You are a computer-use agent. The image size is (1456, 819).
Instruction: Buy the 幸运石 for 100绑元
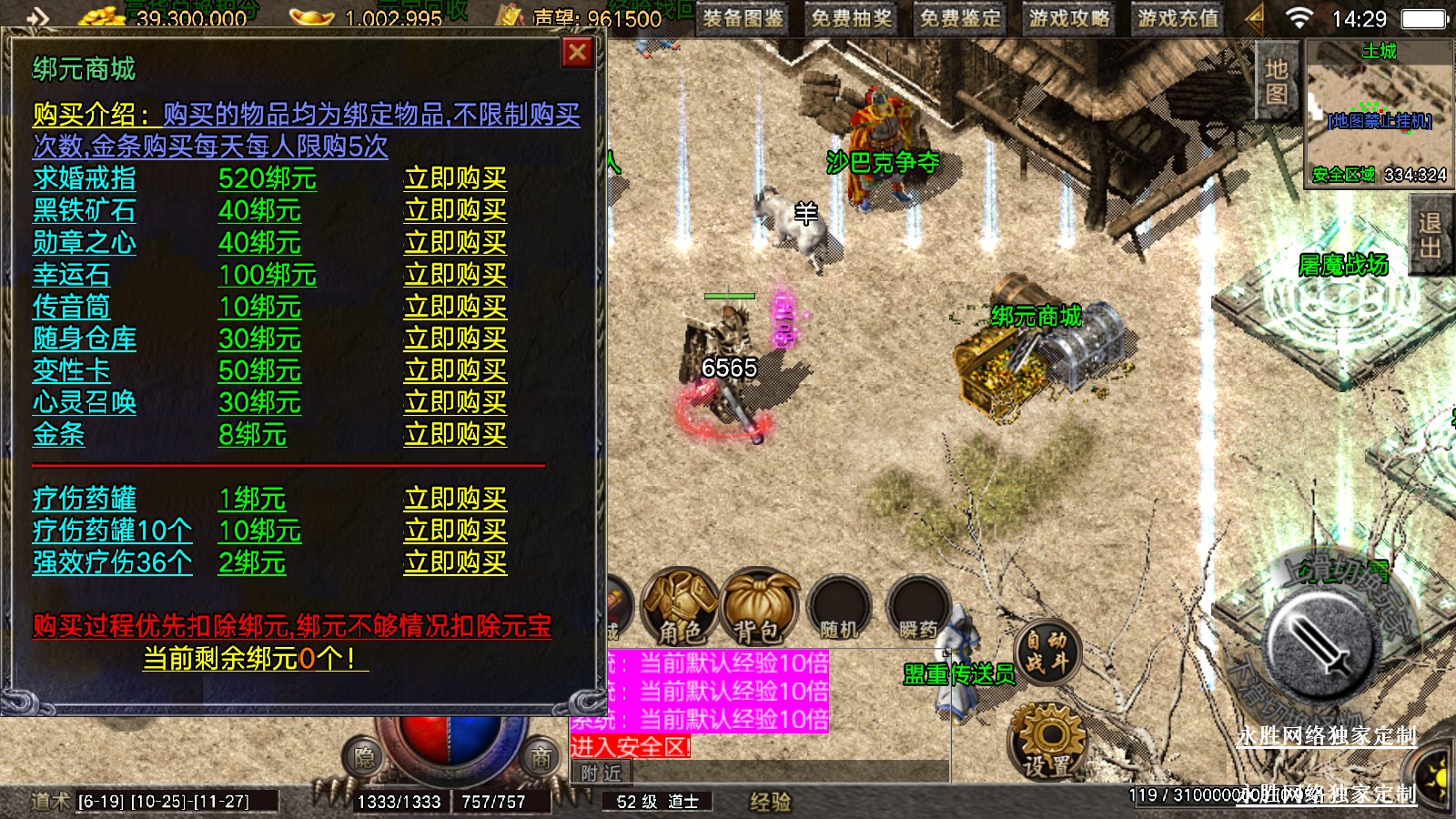click(455, 275)
